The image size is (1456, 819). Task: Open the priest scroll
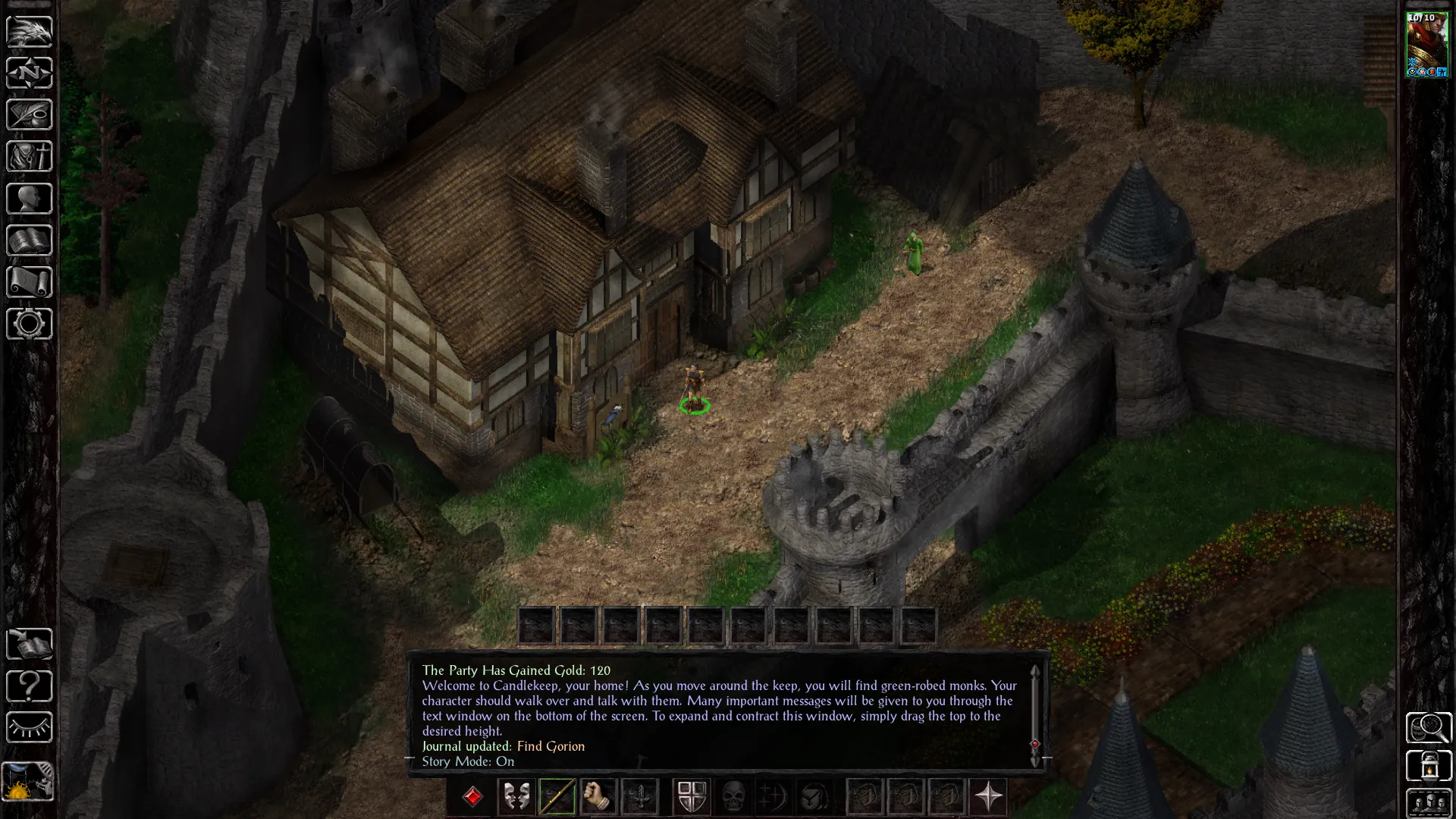(29, 282)
